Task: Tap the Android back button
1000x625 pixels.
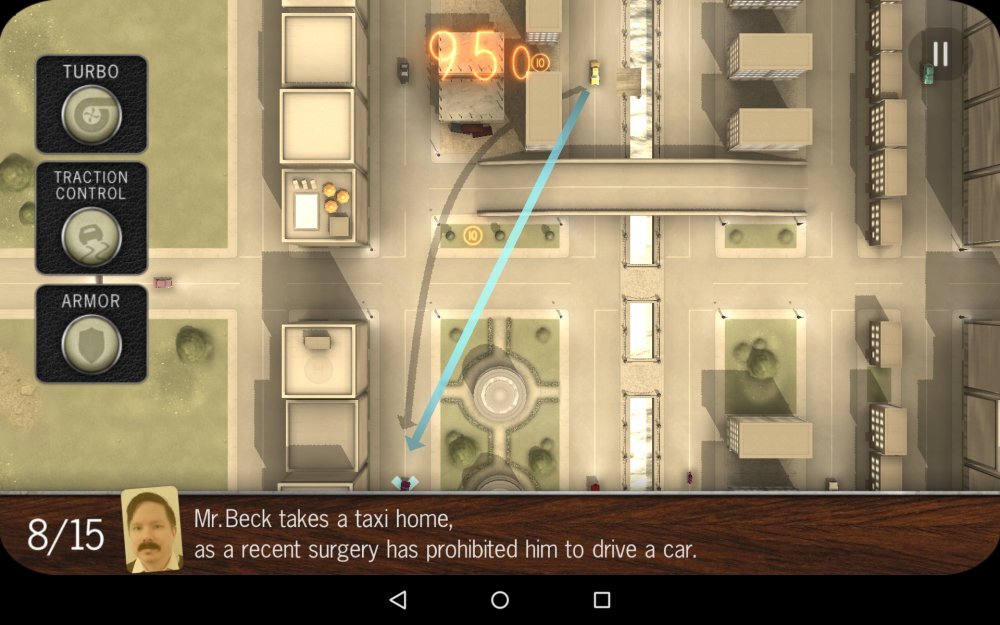Action: click(398, 600)
